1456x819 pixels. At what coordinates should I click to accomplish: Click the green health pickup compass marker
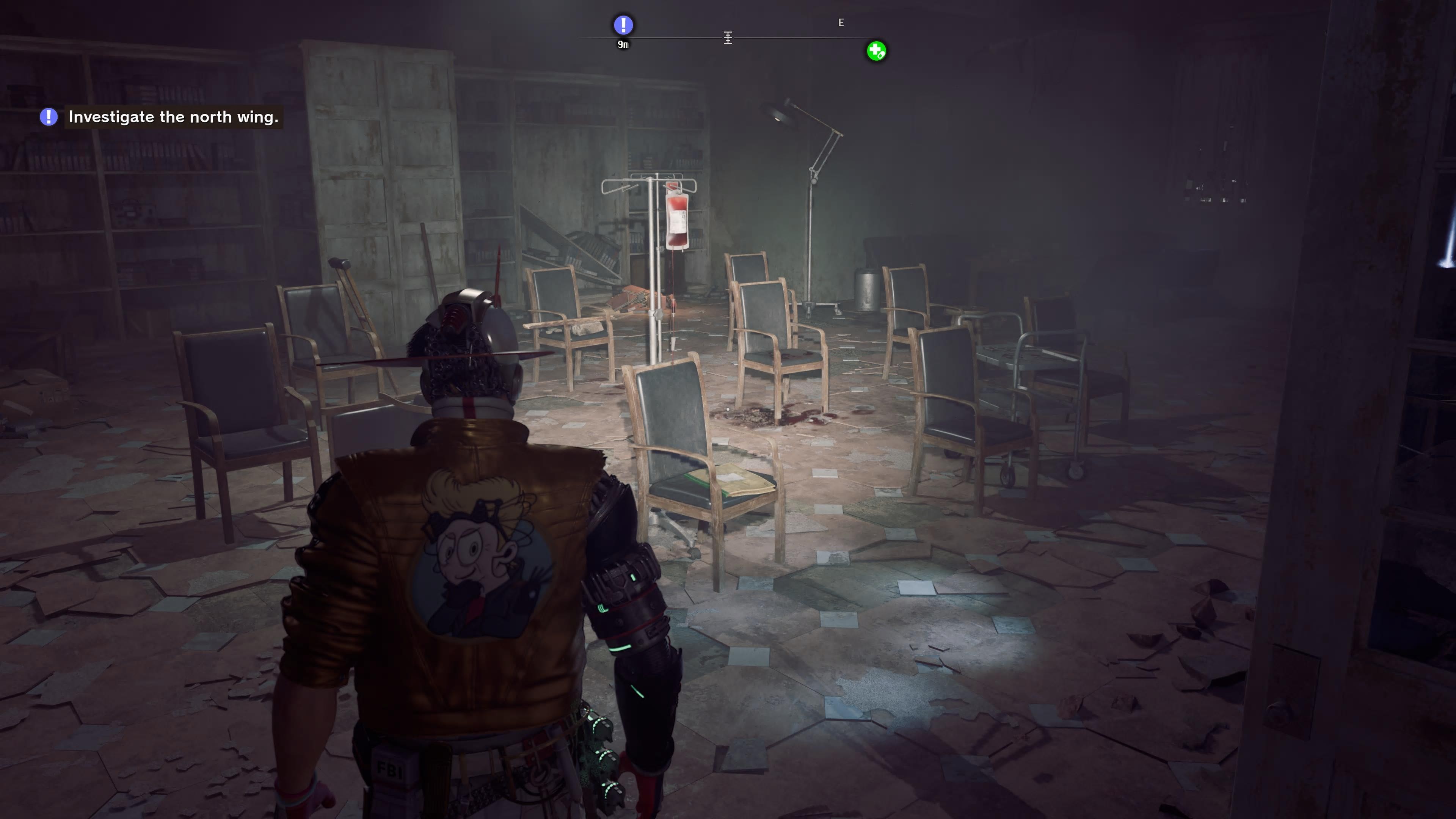tap(876, 52)
